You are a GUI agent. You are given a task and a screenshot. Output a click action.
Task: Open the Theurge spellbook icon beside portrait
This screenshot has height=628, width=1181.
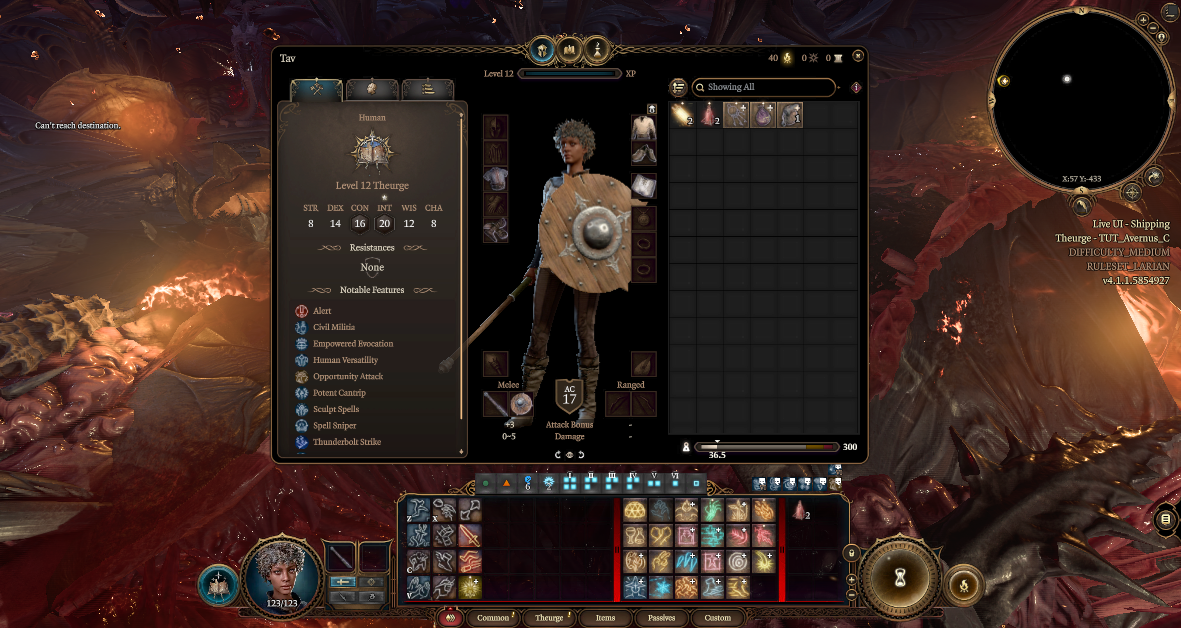coord(217,586)
